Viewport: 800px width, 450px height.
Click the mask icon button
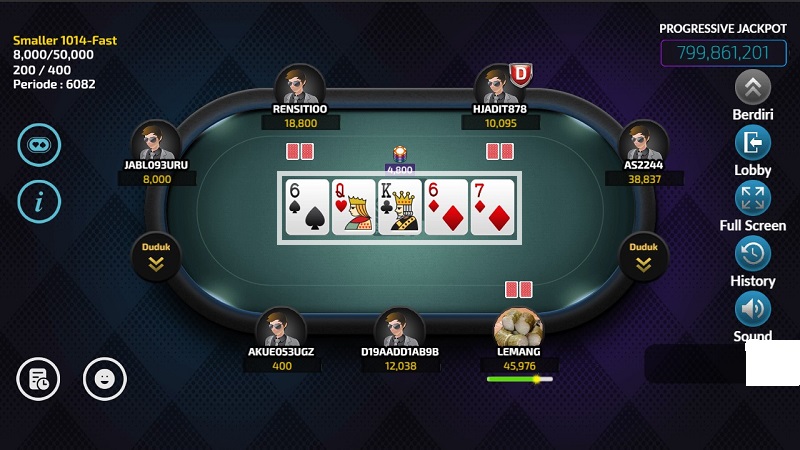(39, 145)
